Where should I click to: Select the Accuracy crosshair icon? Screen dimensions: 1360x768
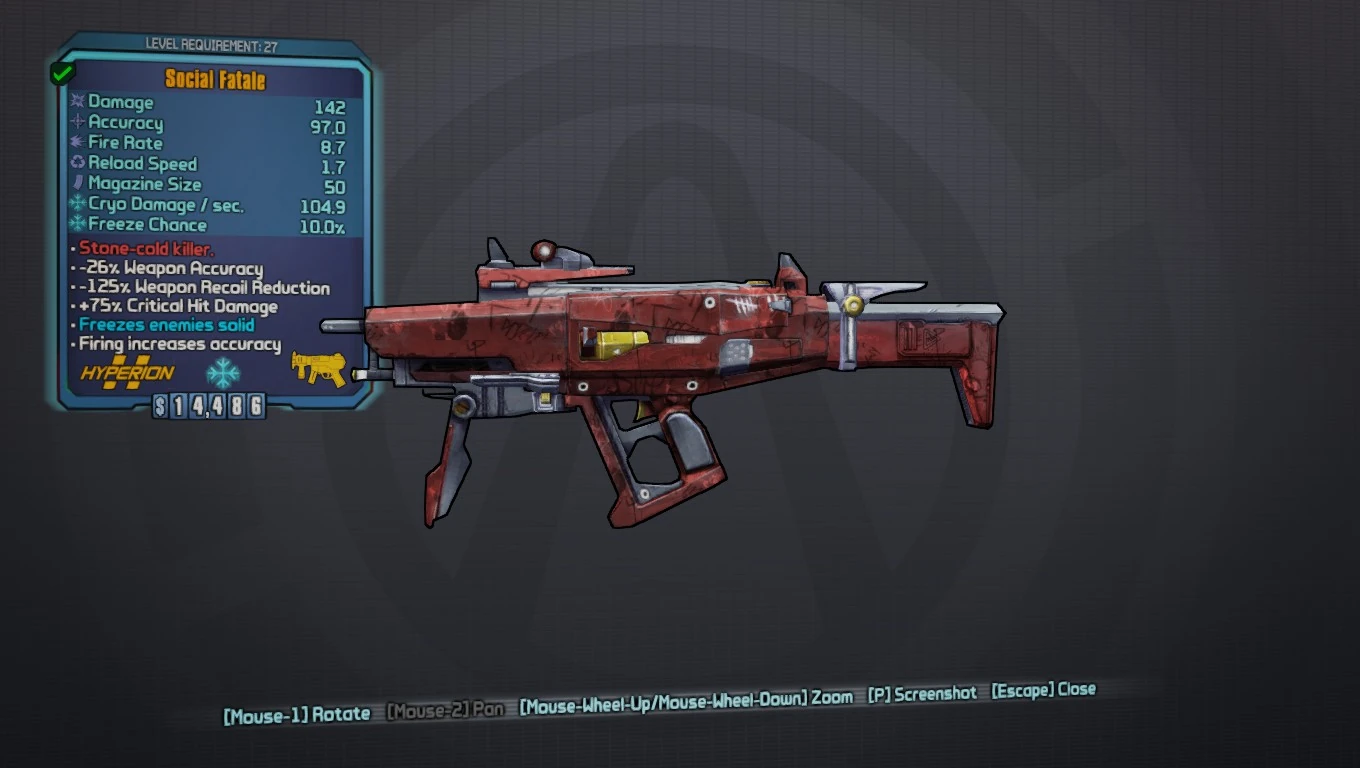[x=76, y=123]
